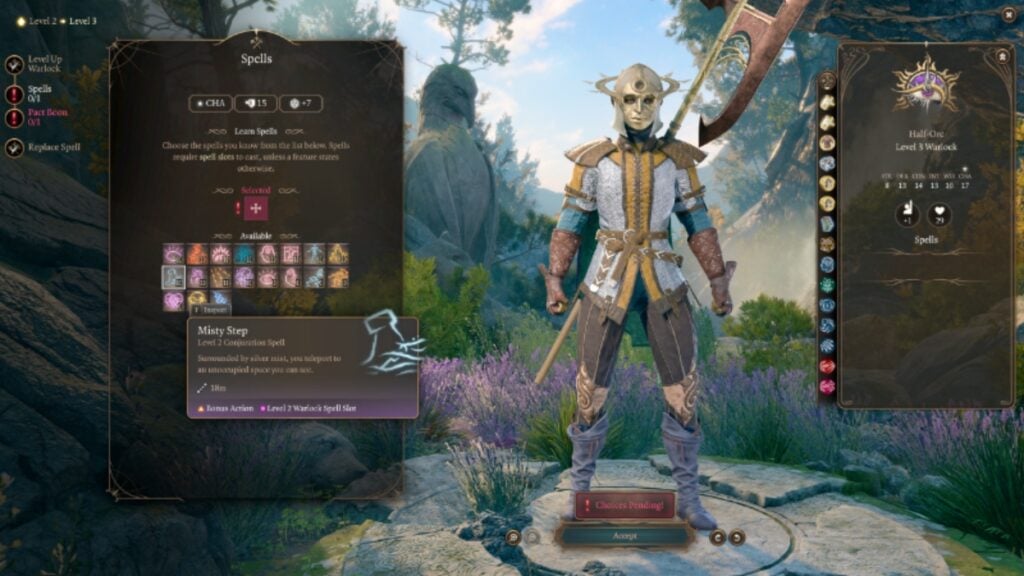The width and height of the screenshot is (1024, 576).
Task: Pick the last spell in the Available grid
Action: tap(221, 299)
